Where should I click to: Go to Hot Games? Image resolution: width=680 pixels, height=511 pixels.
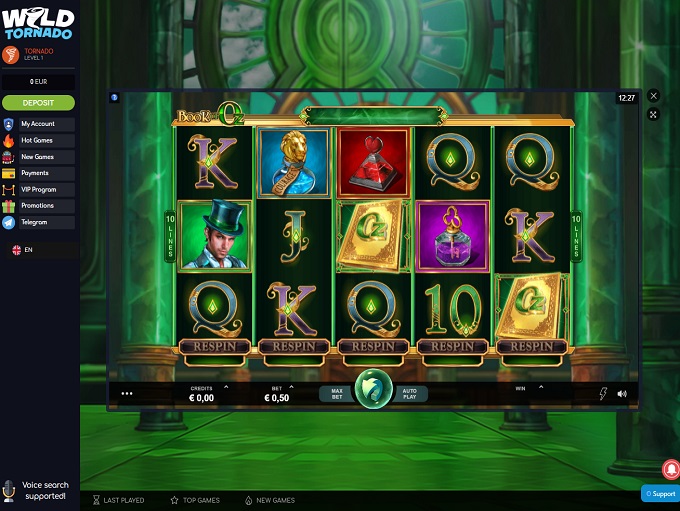pyautogui.click(x=37, y=140)
